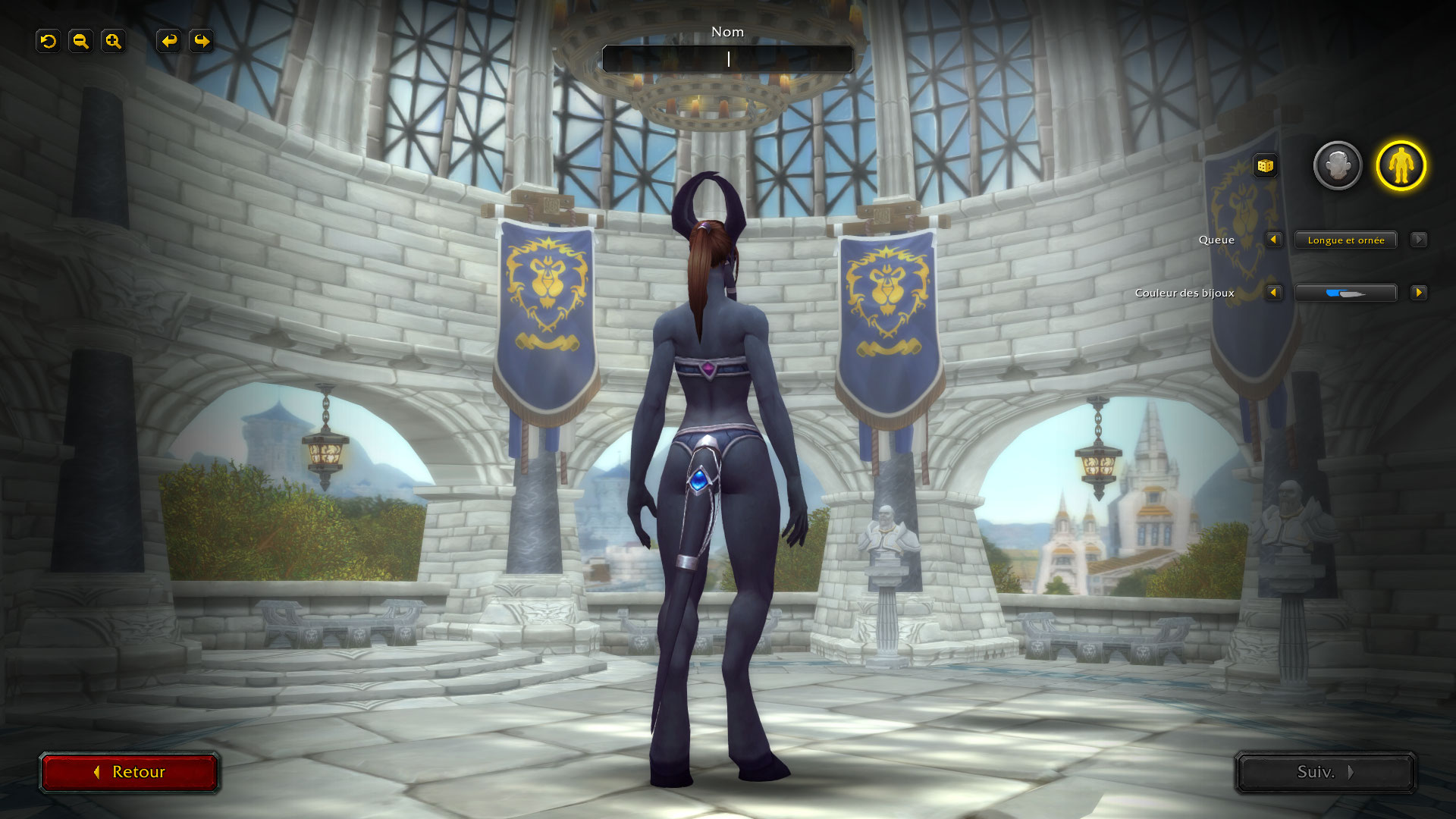The width and height of the screenshot is (1456, 819).
Task: Zoom out with the minus magnifier
Action: [x=80, y=41]
